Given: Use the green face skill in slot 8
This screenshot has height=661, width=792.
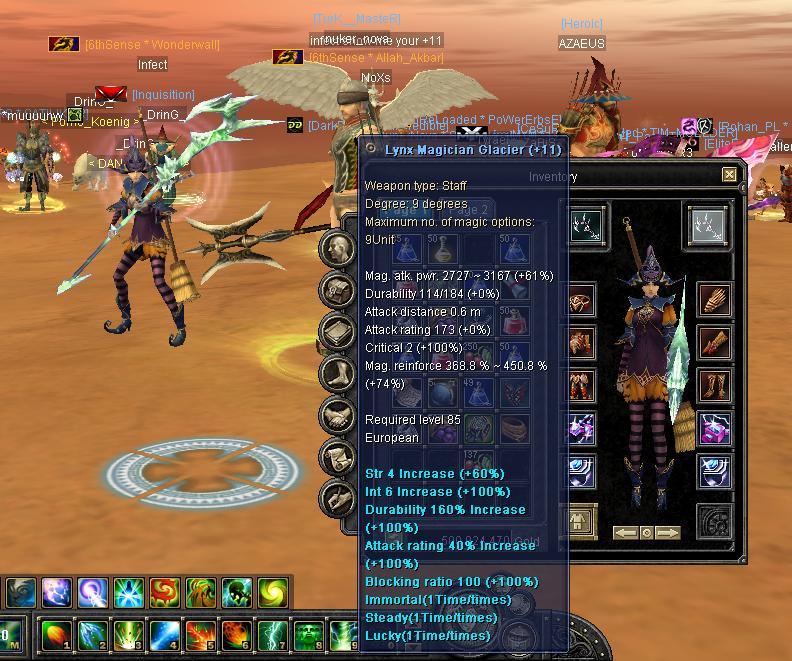Looking at the screenshot, I should point(307,636).
